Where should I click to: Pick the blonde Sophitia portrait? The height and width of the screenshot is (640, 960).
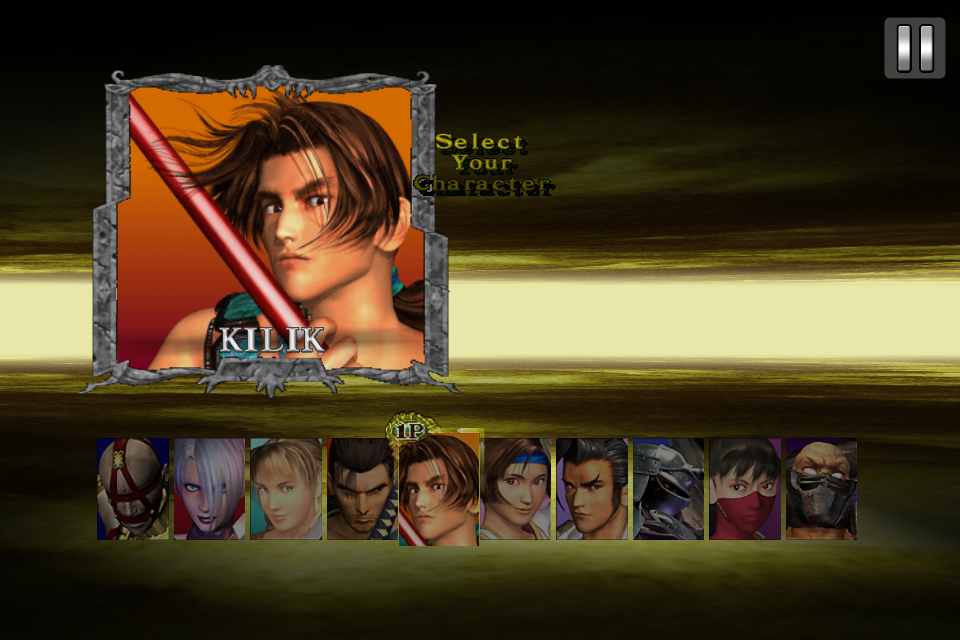286,489
